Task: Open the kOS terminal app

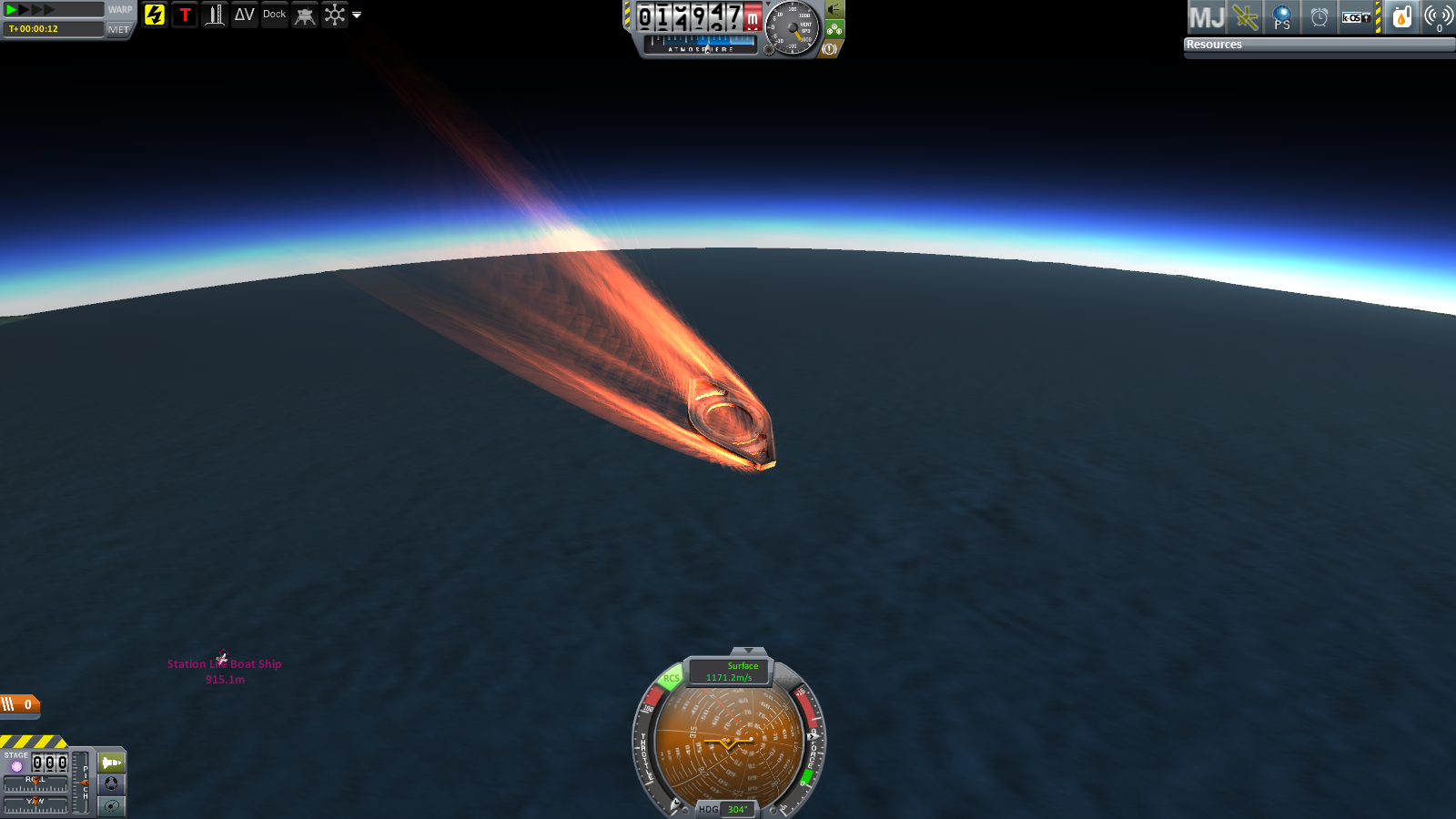Action: click(1357, 17)
